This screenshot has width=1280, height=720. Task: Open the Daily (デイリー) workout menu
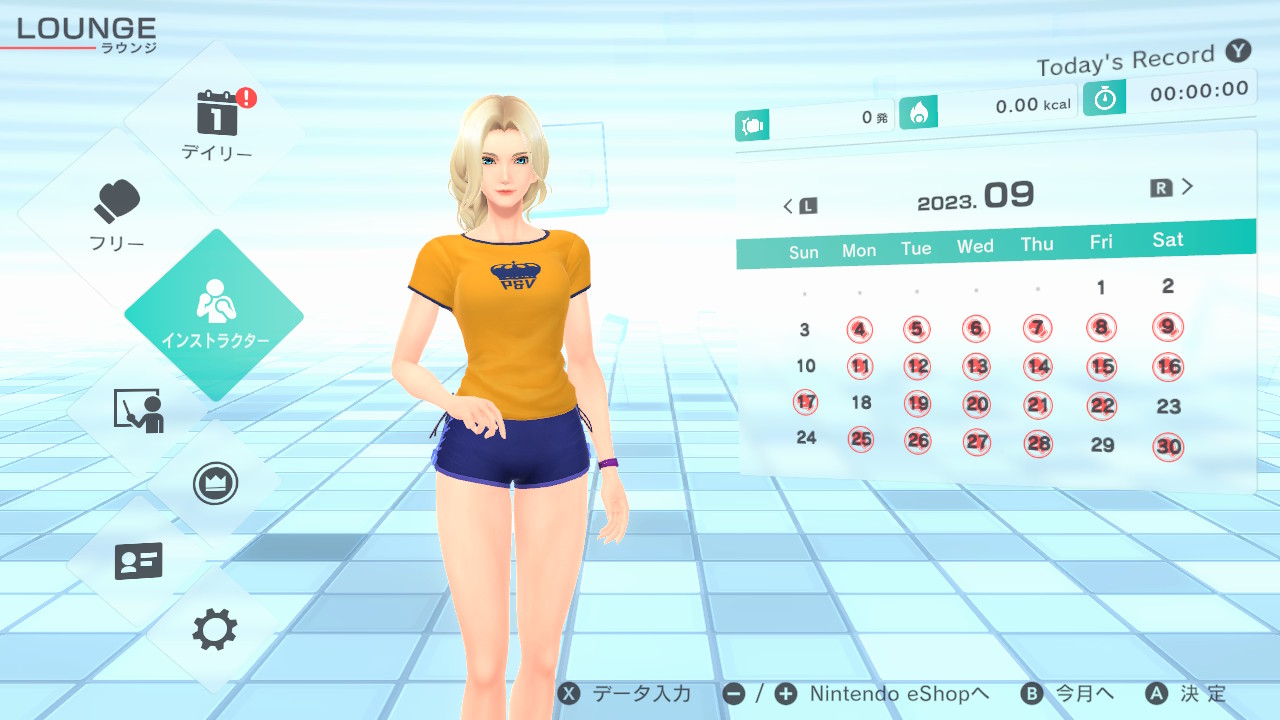[x=216, y=124]
